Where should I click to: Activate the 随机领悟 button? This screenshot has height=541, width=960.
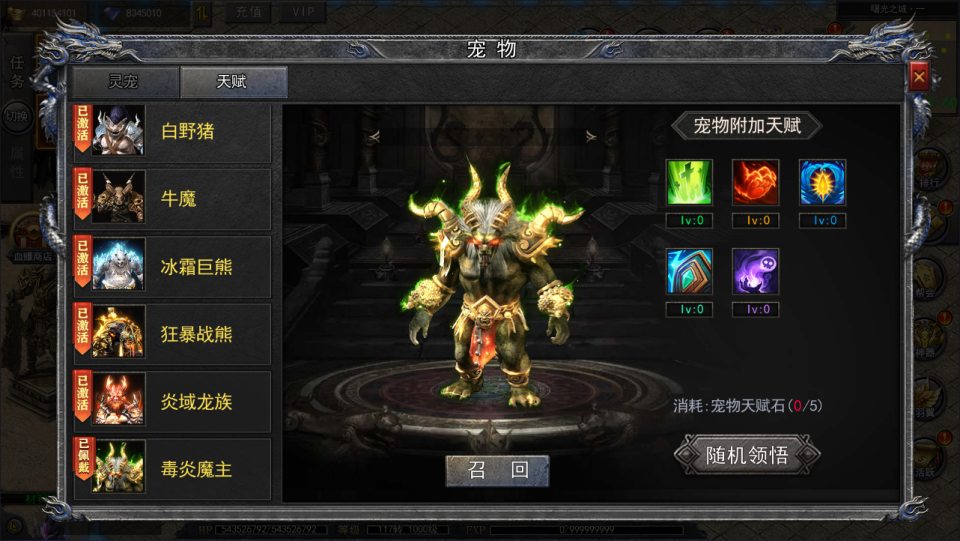click(747, 455)
